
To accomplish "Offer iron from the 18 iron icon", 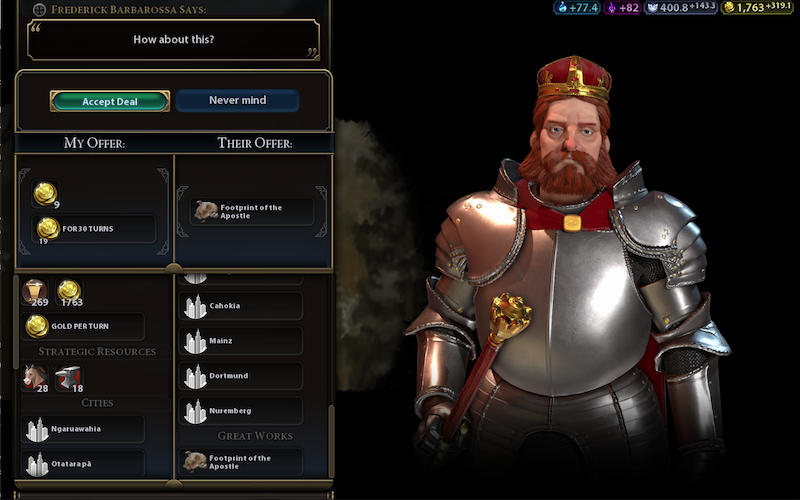I will (x=68, y=377).
